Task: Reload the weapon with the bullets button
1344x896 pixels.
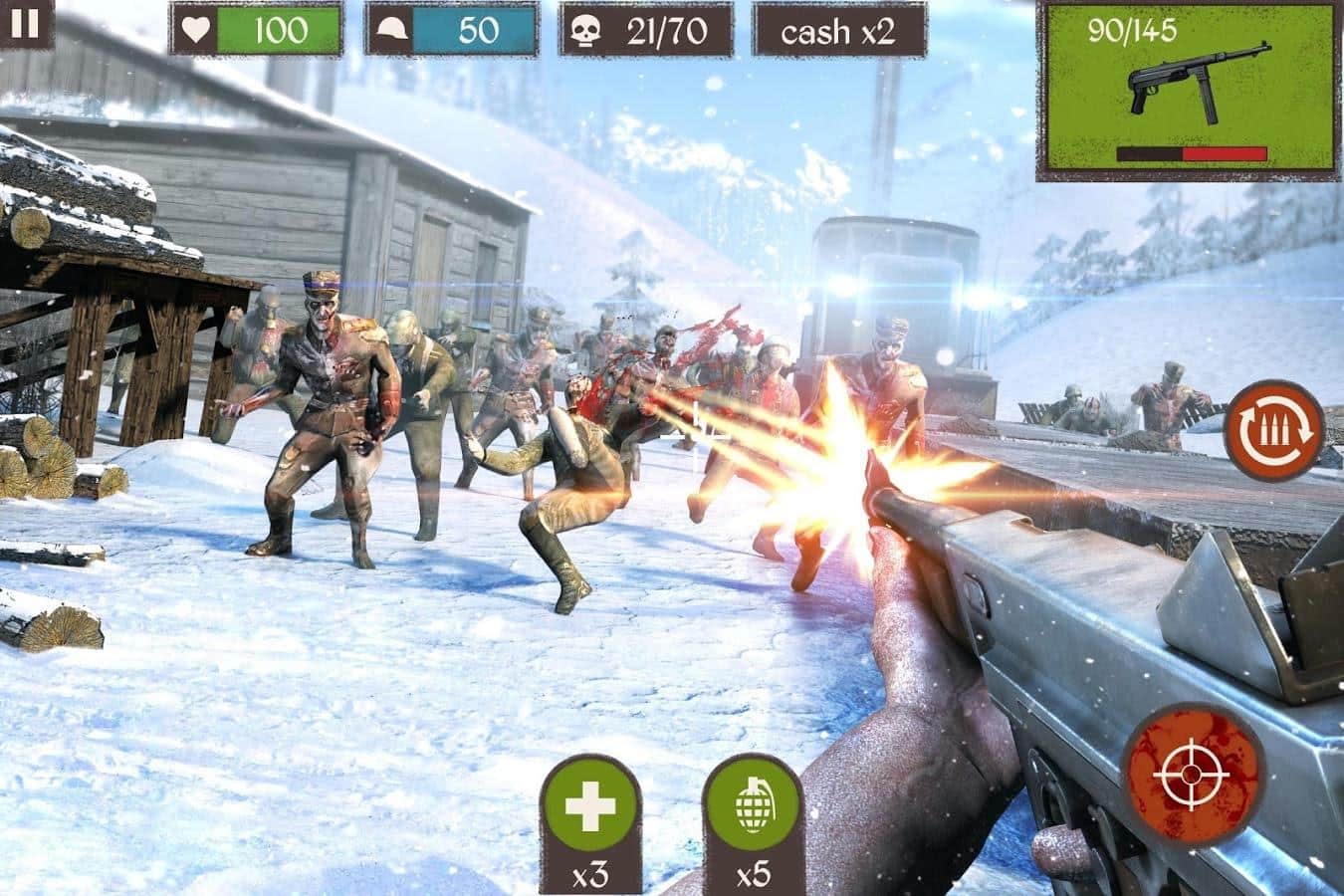Action: tap(1273, 430)
